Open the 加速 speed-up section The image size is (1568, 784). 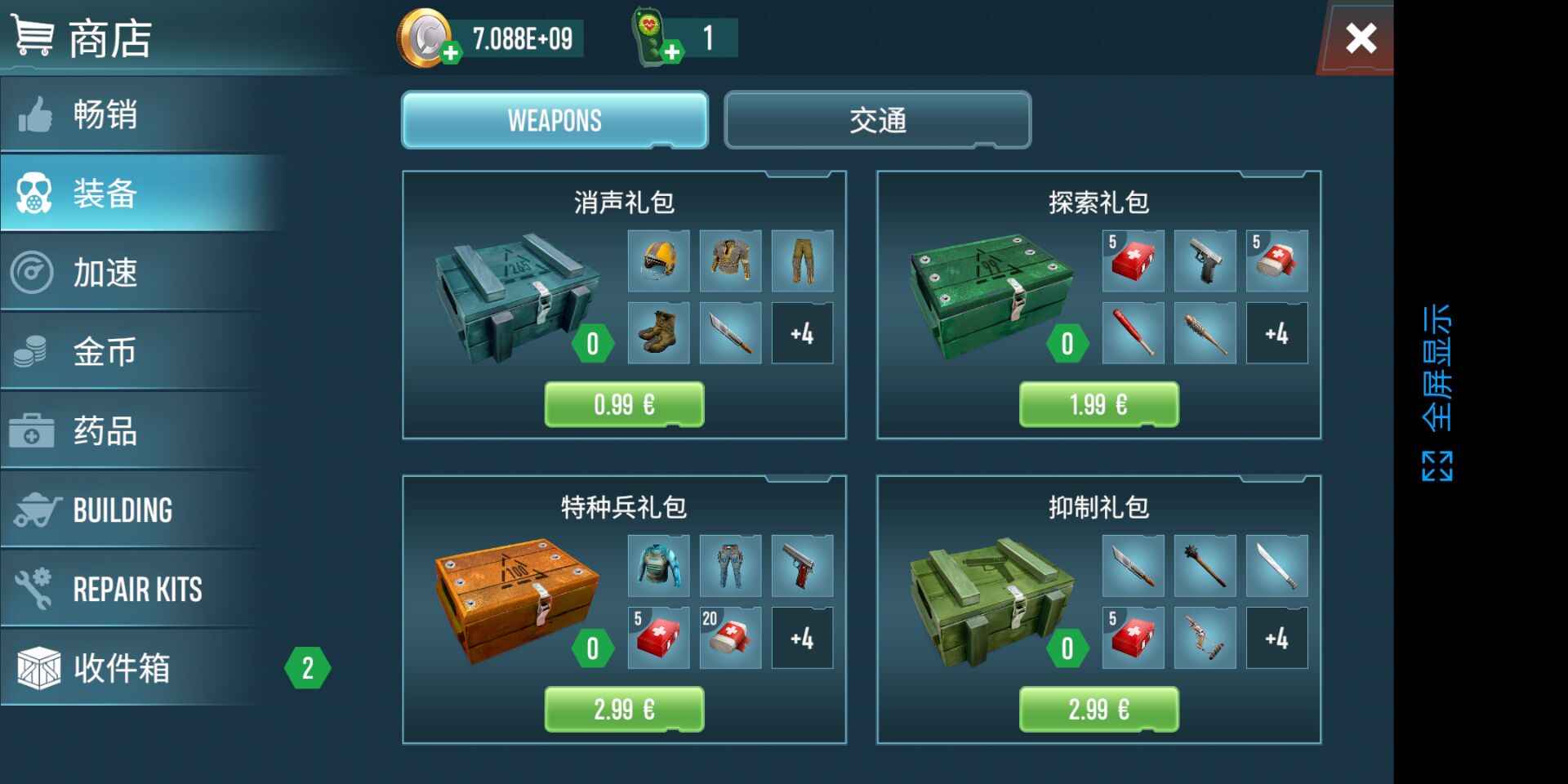105,273
